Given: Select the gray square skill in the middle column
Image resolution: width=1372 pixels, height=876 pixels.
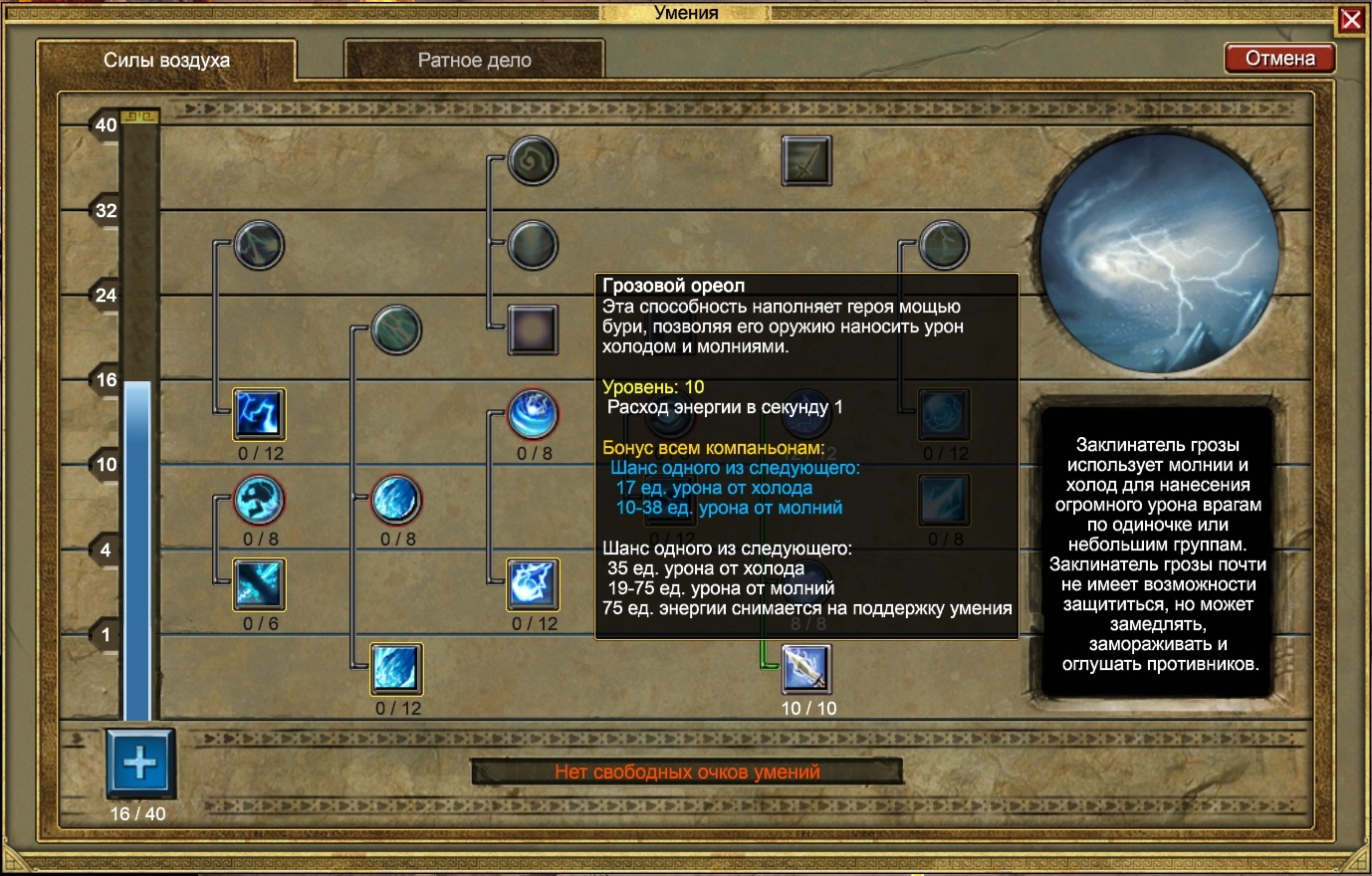Looking at the screenshot, I should coord(533,328).
